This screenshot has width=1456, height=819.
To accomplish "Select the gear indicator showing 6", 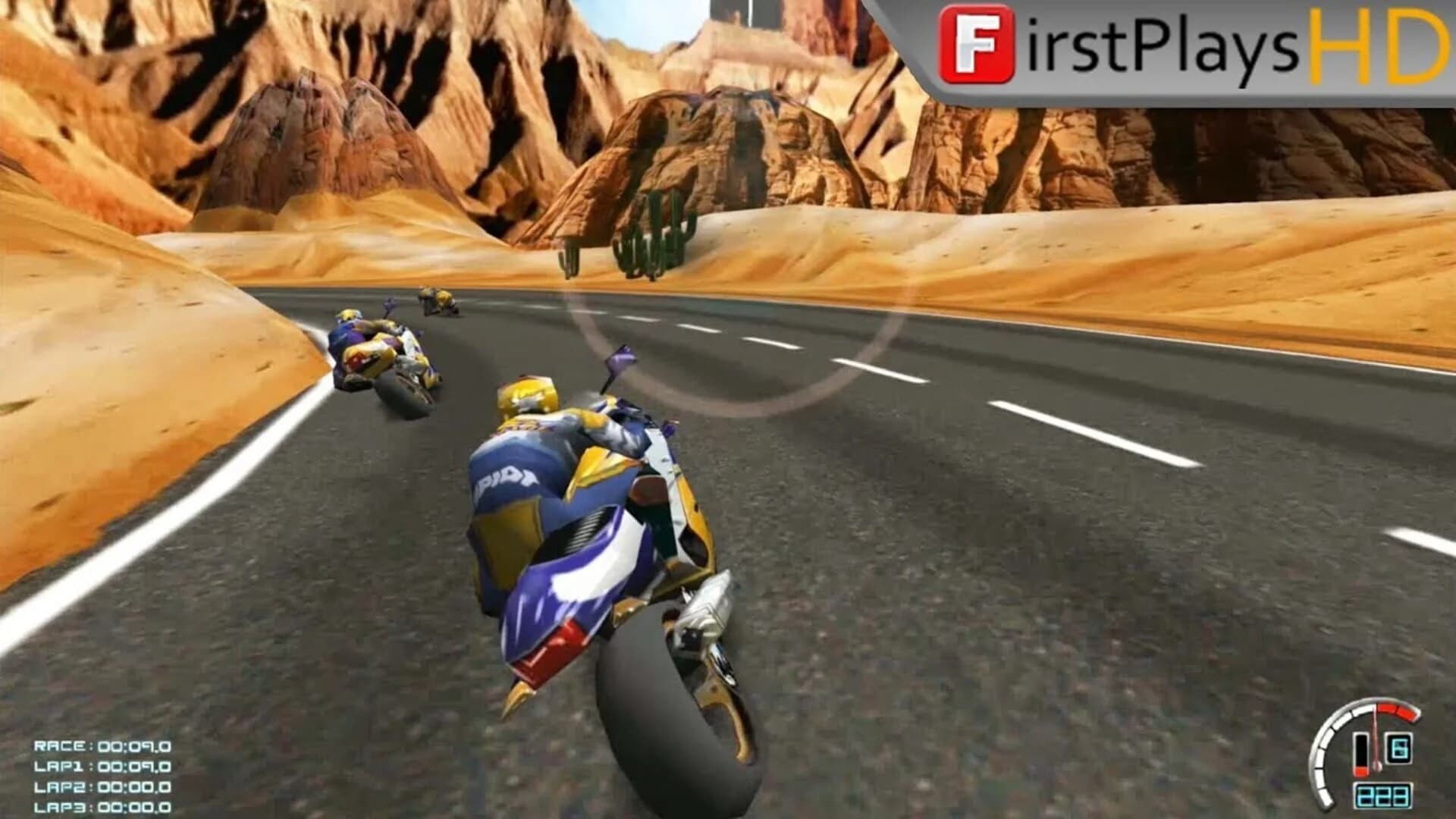I will 1401,748.
